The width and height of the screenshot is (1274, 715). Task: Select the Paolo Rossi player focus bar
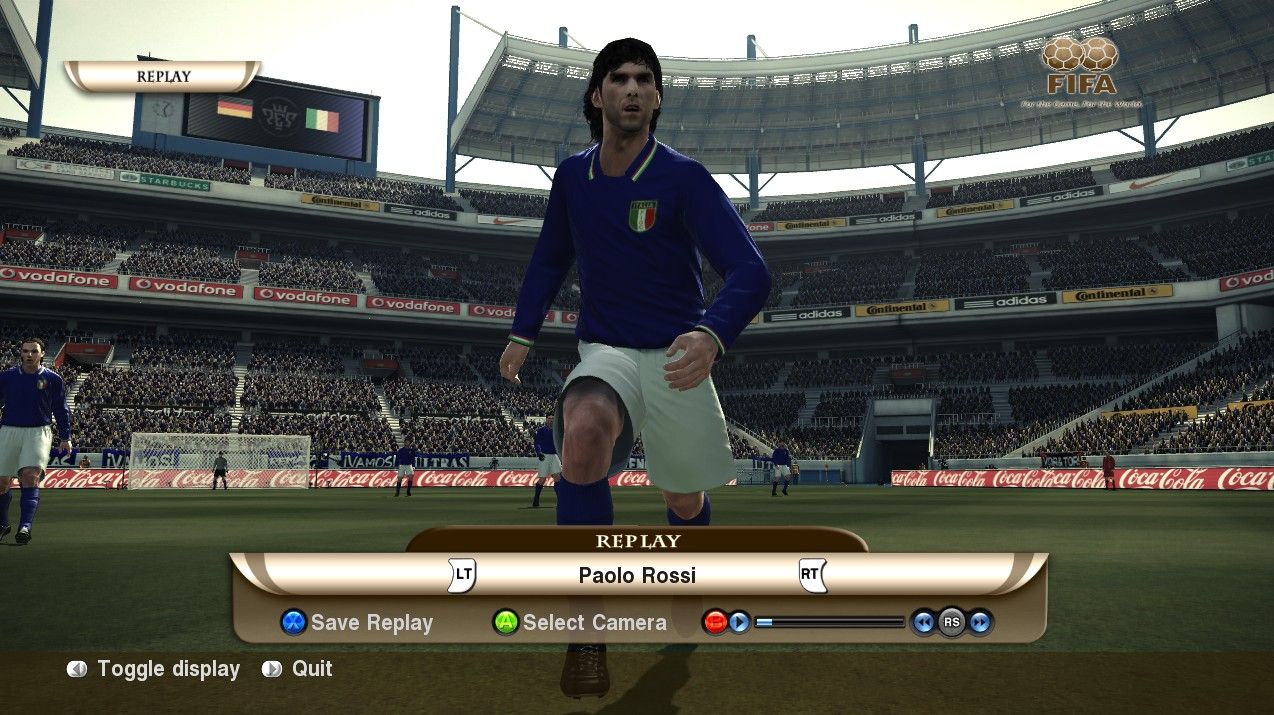pyautogui.click(x=637, y=575)
